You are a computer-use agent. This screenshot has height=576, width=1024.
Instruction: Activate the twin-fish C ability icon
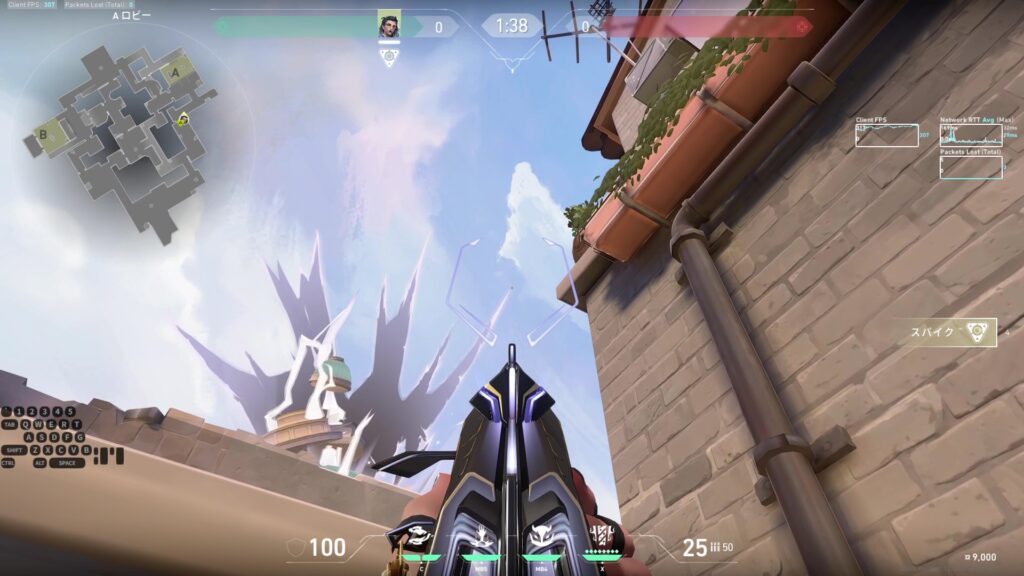[420, 537]
